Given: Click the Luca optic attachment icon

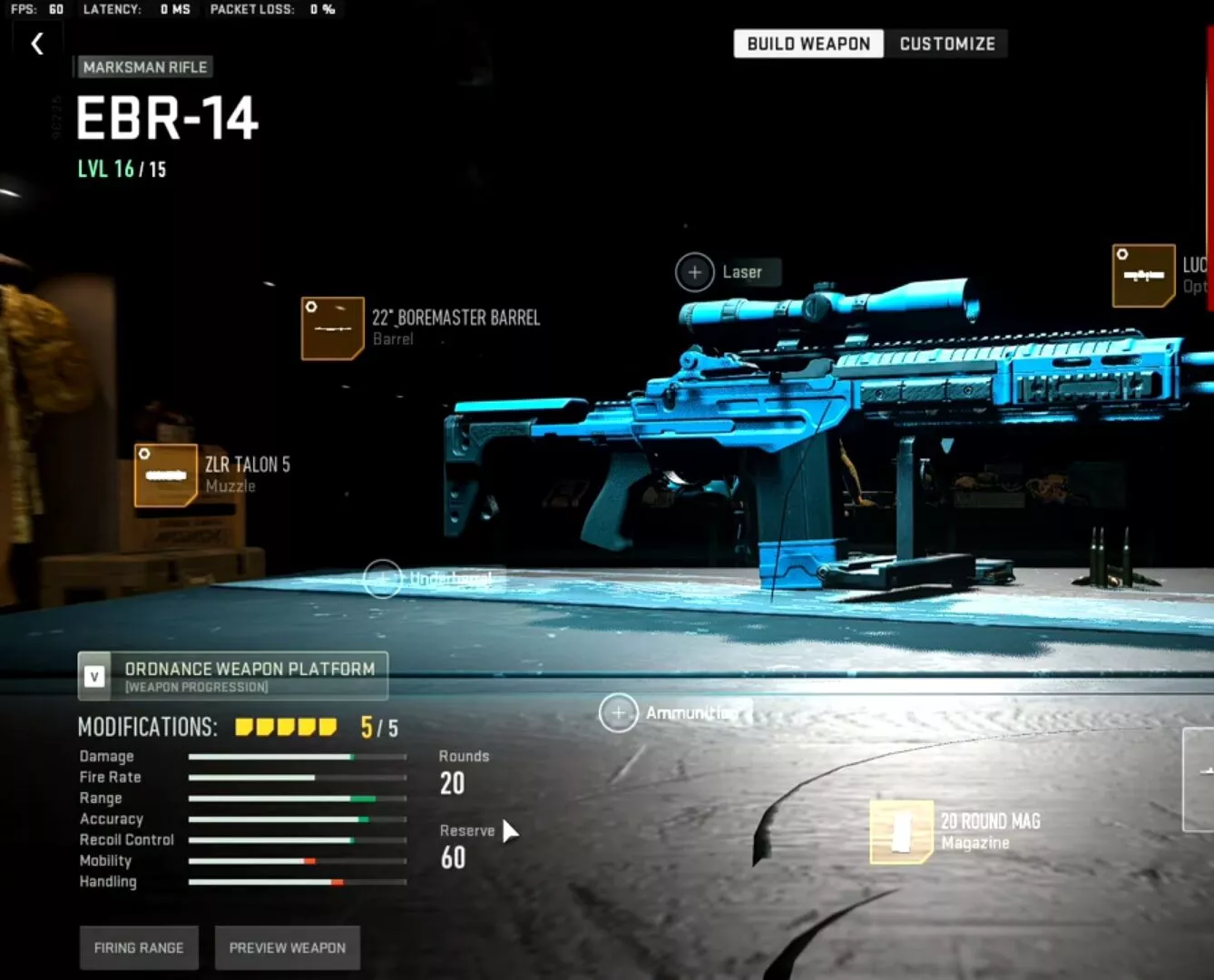Looking at the screenshot, I should click(x=1143, y=275).
